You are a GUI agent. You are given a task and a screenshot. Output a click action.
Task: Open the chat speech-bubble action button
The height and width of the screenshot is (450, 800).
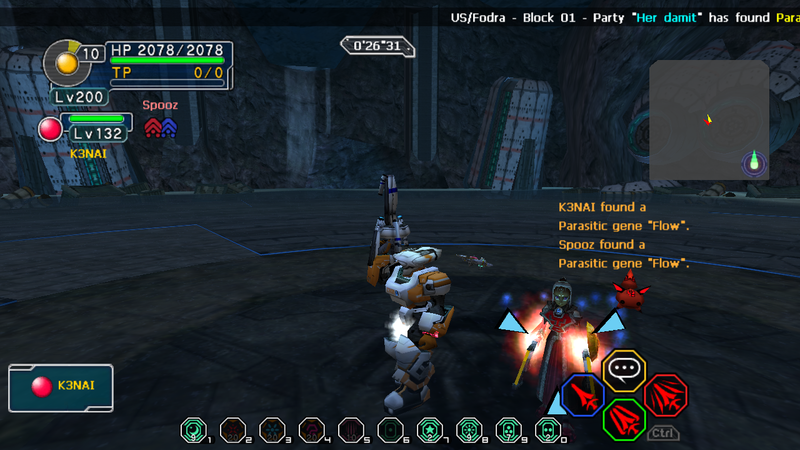pyautogui.click(x=624, y=370)
